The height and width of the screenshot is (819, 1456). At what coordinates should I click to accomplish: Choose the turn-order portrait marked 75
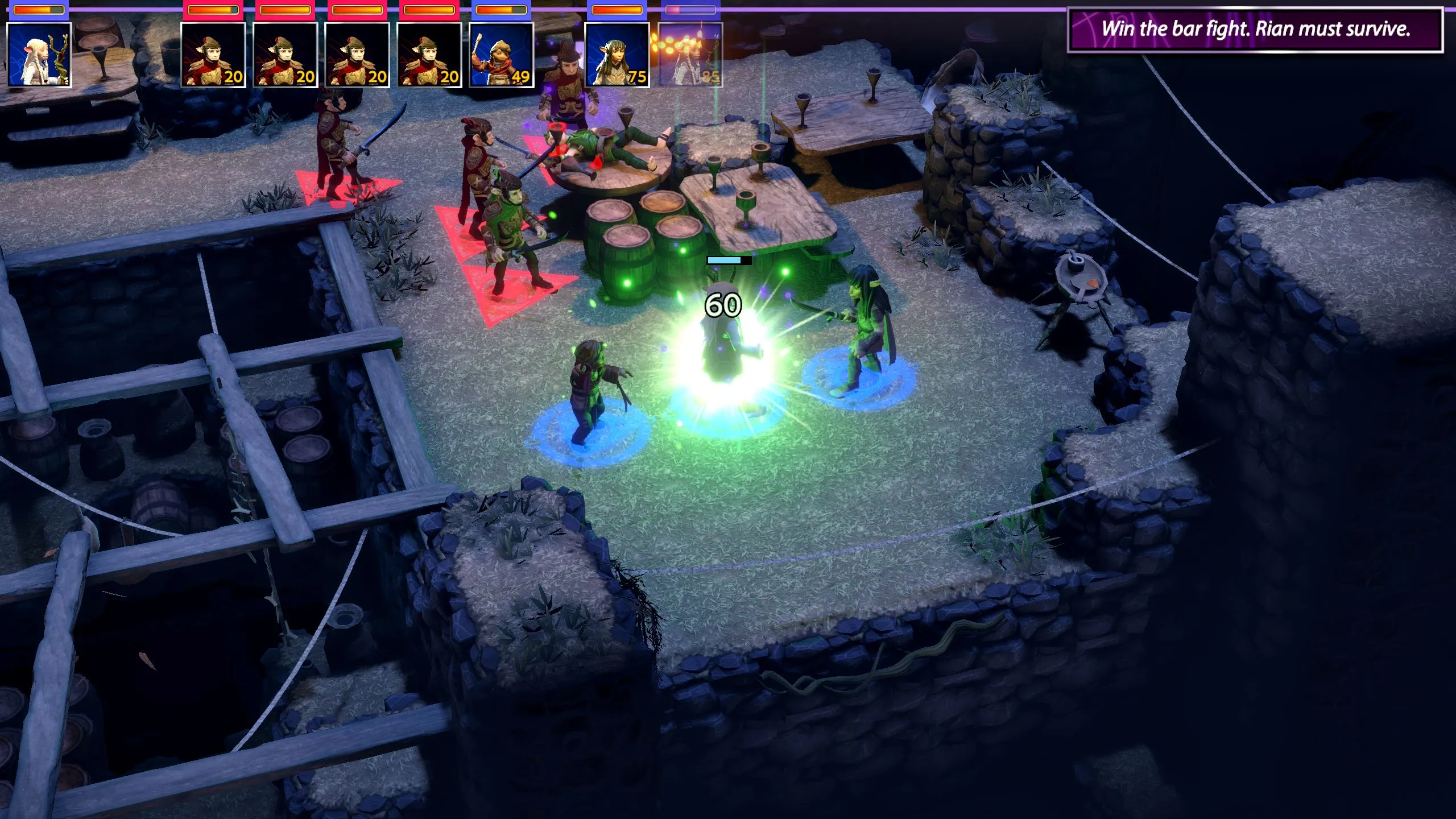pos(617,55)
